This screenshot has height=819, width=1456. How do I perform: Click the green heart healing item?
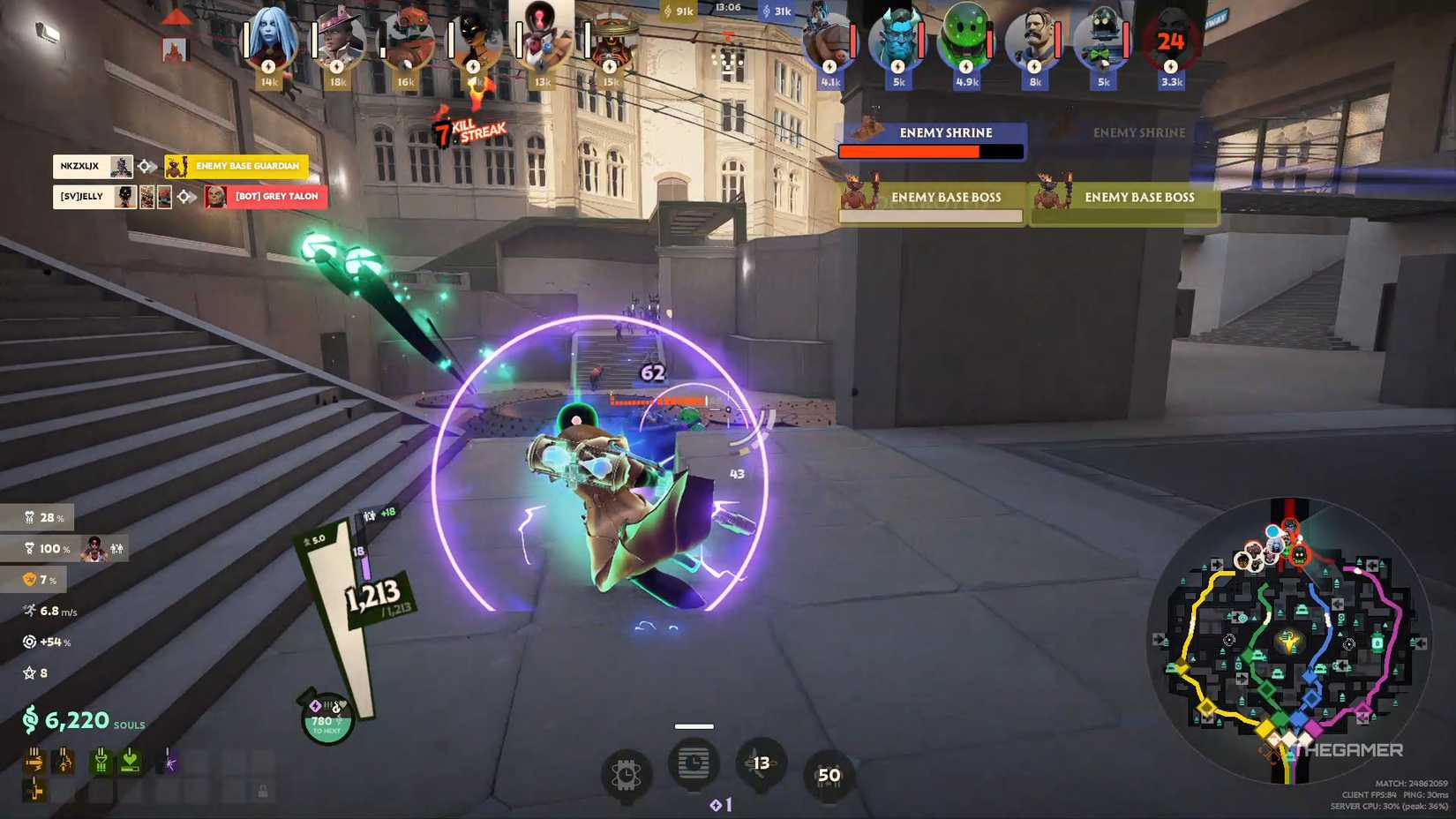(131, 761)
